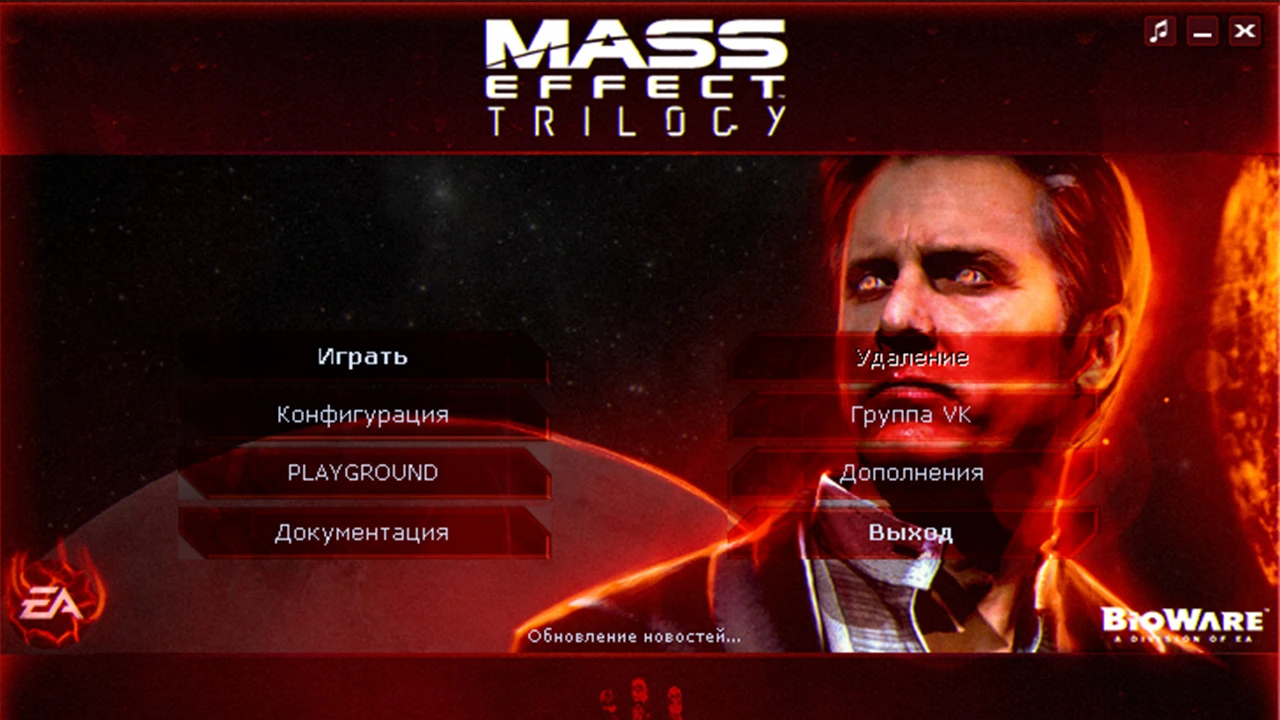Click the Обновление новостей status text
The image size is (1280, 720).
[635, 637]
